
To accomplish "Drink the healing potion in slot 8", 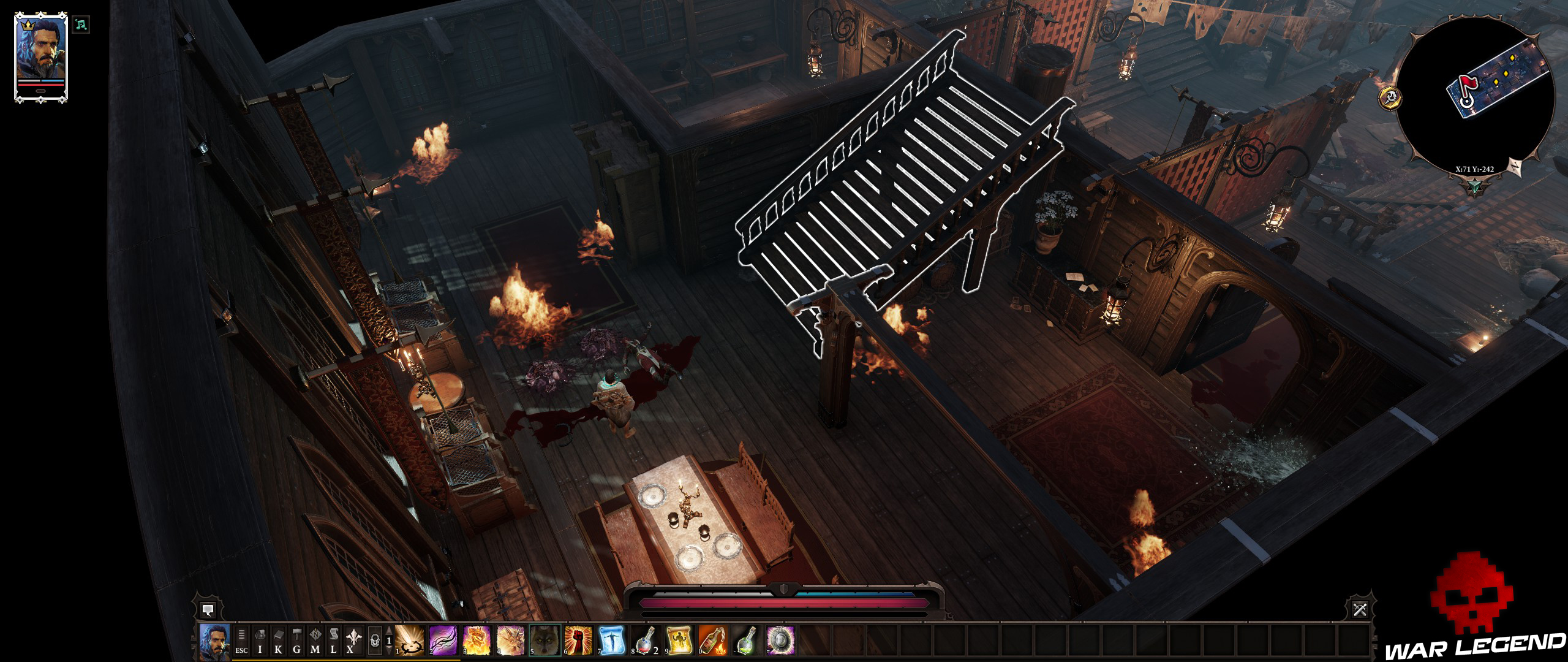I will [646, 642].
